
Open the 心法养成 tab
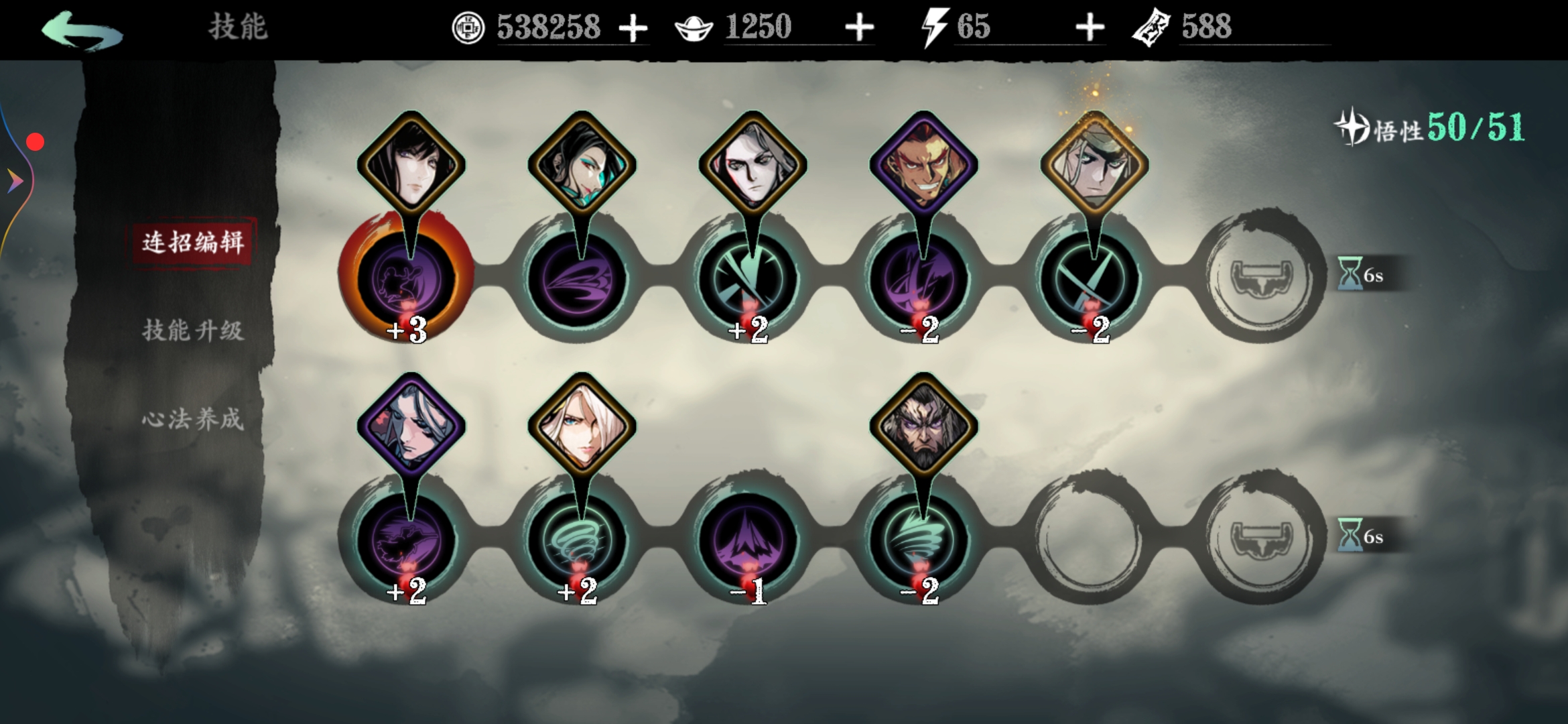(193, 419)
